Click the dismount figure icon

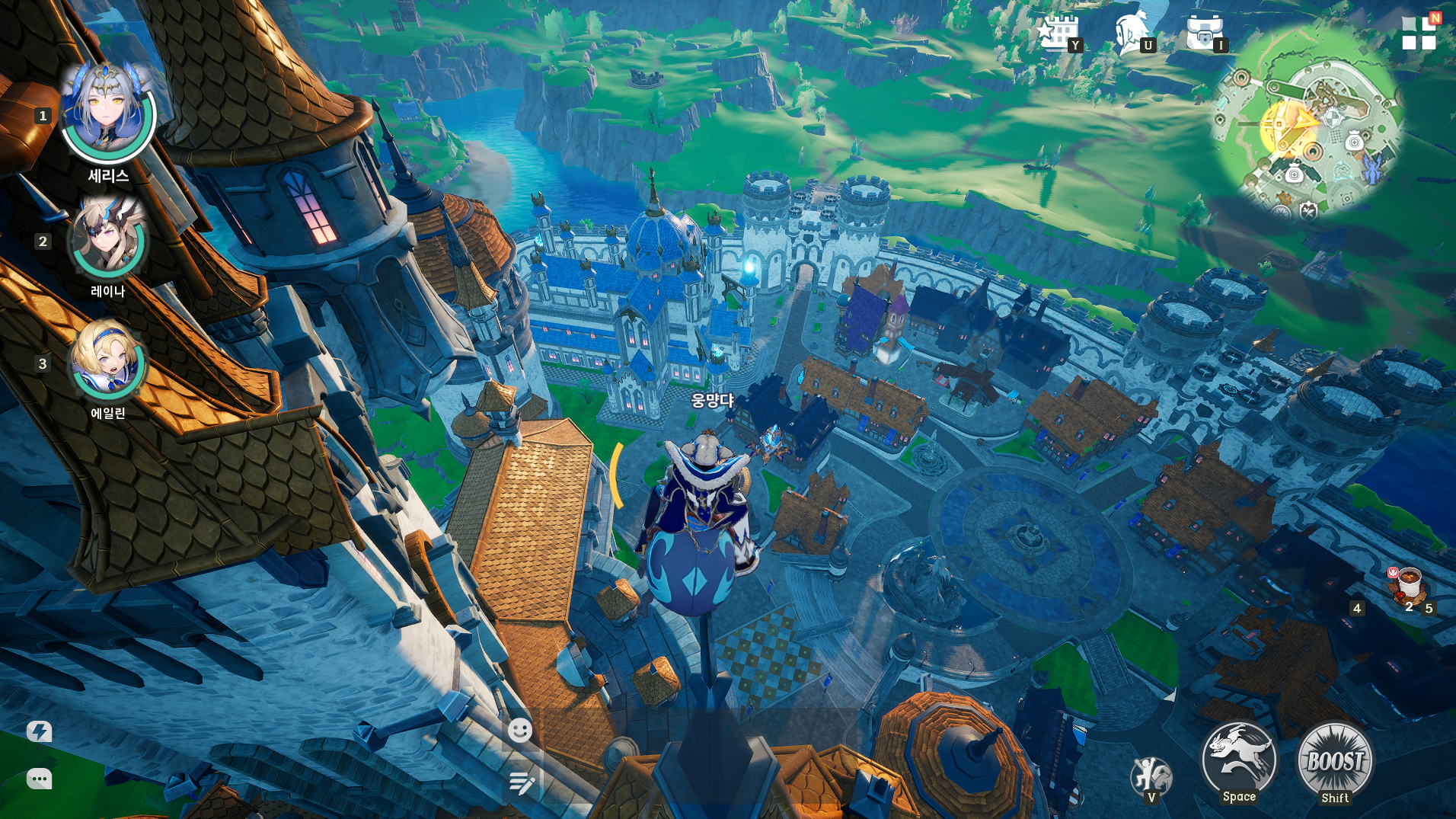pyautogui.click(x=1151, y=776)
